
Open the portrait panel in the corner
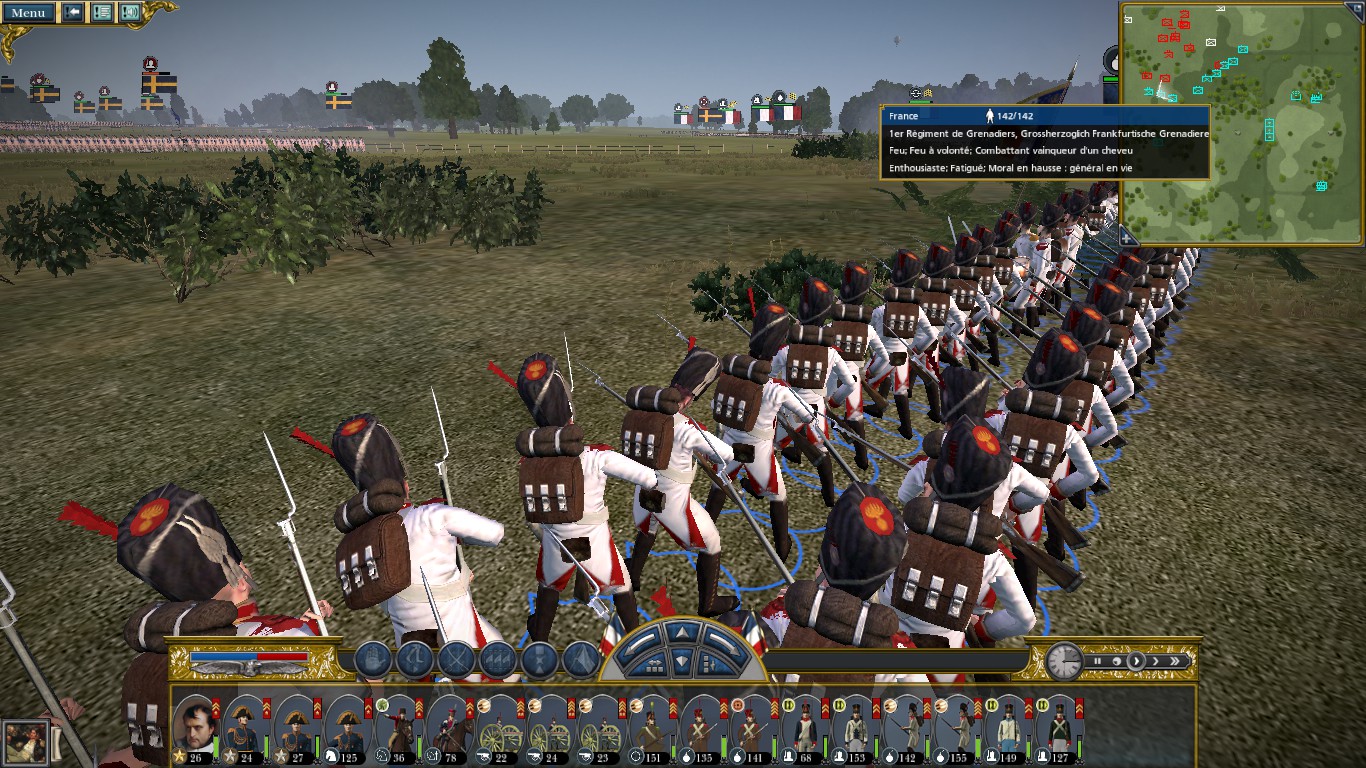point(24,742)
